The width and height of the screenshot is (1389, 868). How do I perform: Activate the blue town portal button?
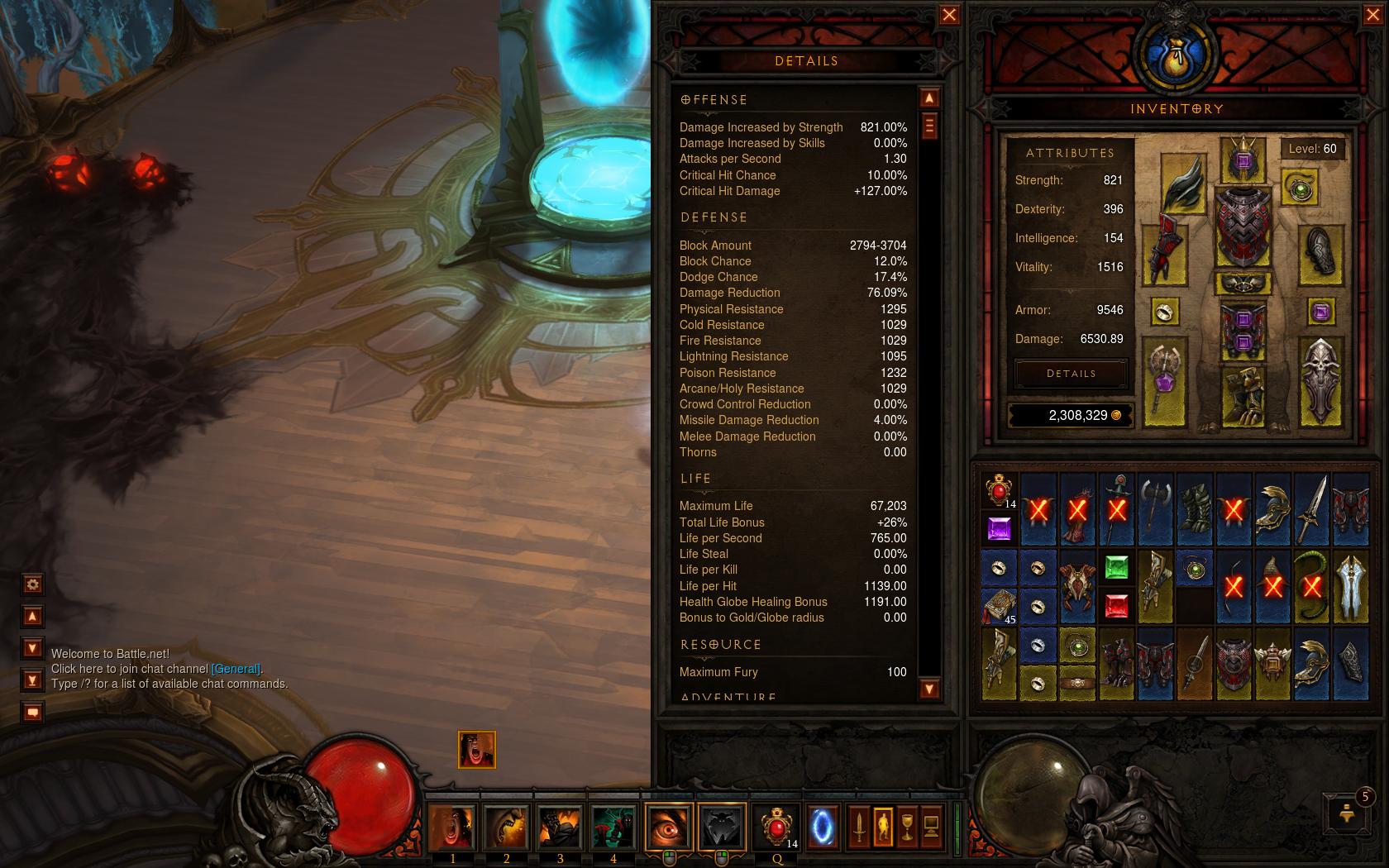823,827
